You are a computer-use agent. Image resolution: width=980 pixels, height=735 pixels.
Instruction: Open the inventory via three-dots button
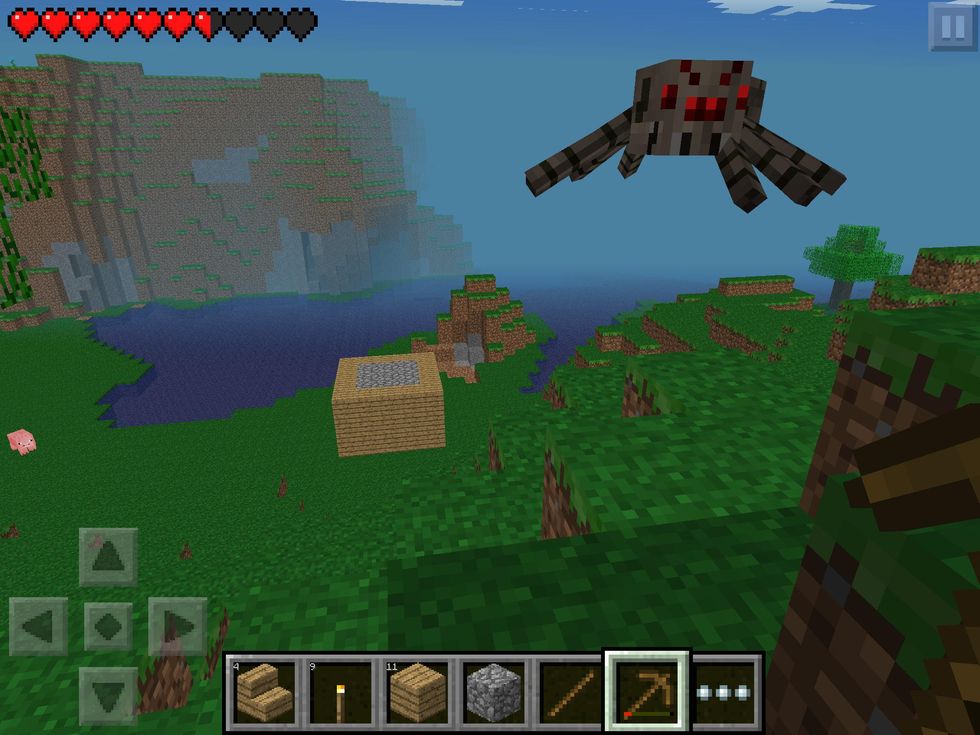click(x=725, y=692)
